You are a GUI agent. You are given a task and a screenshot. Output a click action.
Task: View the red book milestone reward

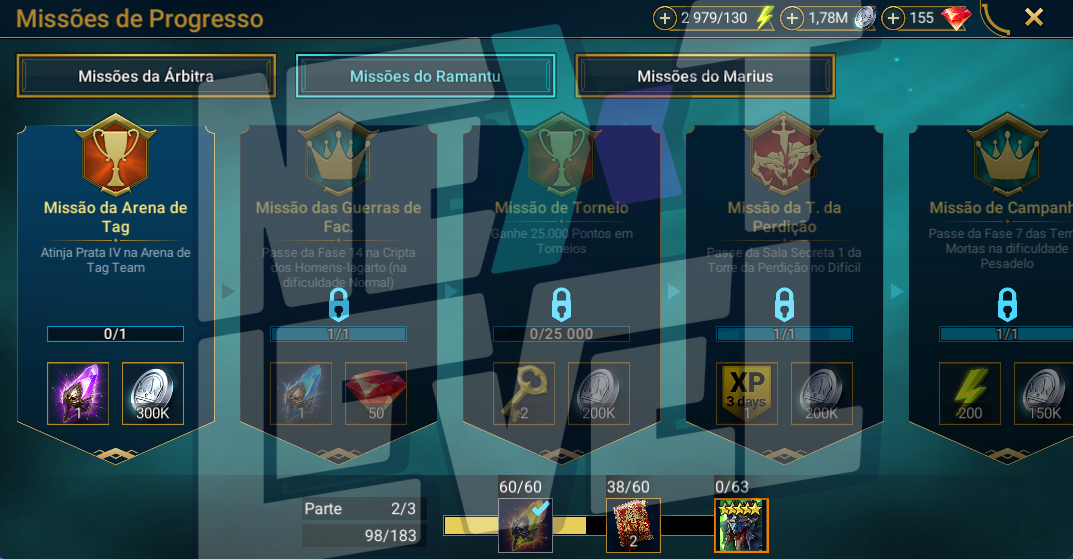633,525
